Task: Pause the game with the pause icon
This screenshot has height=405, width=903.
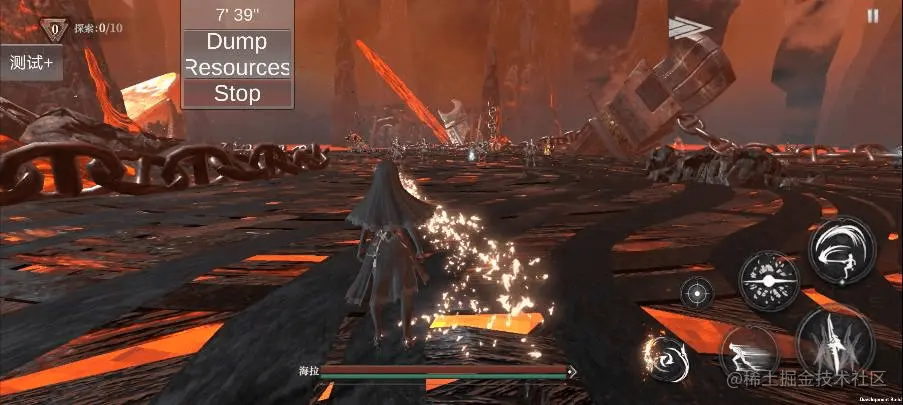Action: (873, 16)
